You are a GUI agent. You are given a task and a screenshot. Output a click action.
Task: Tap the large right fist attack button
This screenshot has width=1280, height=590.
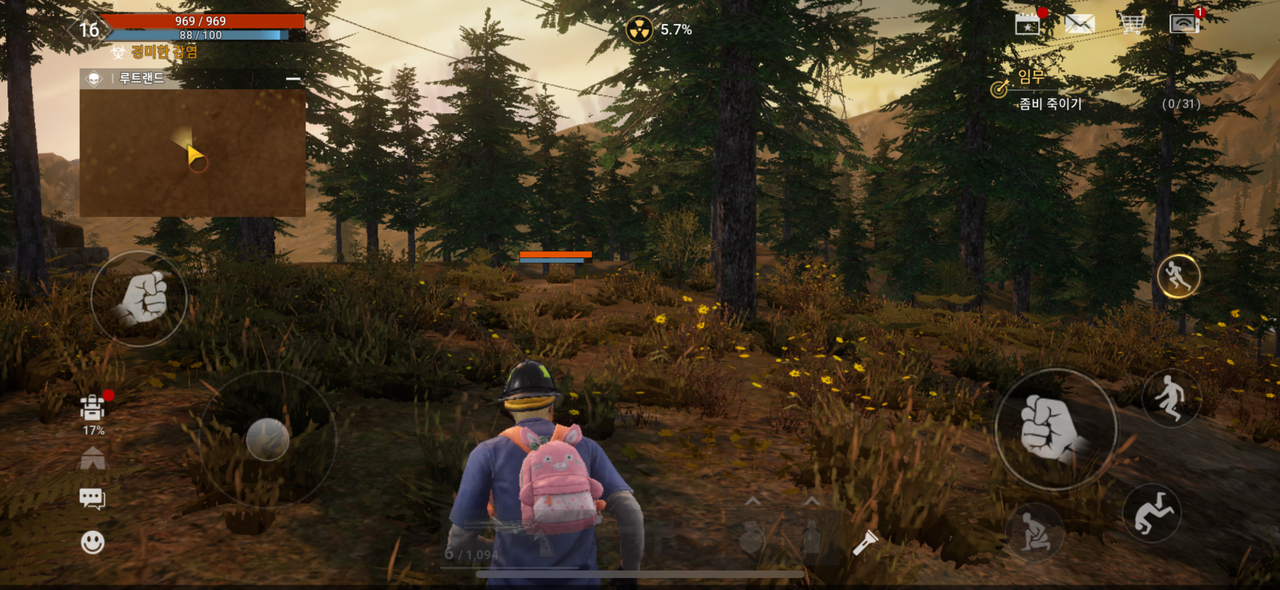1054,429
